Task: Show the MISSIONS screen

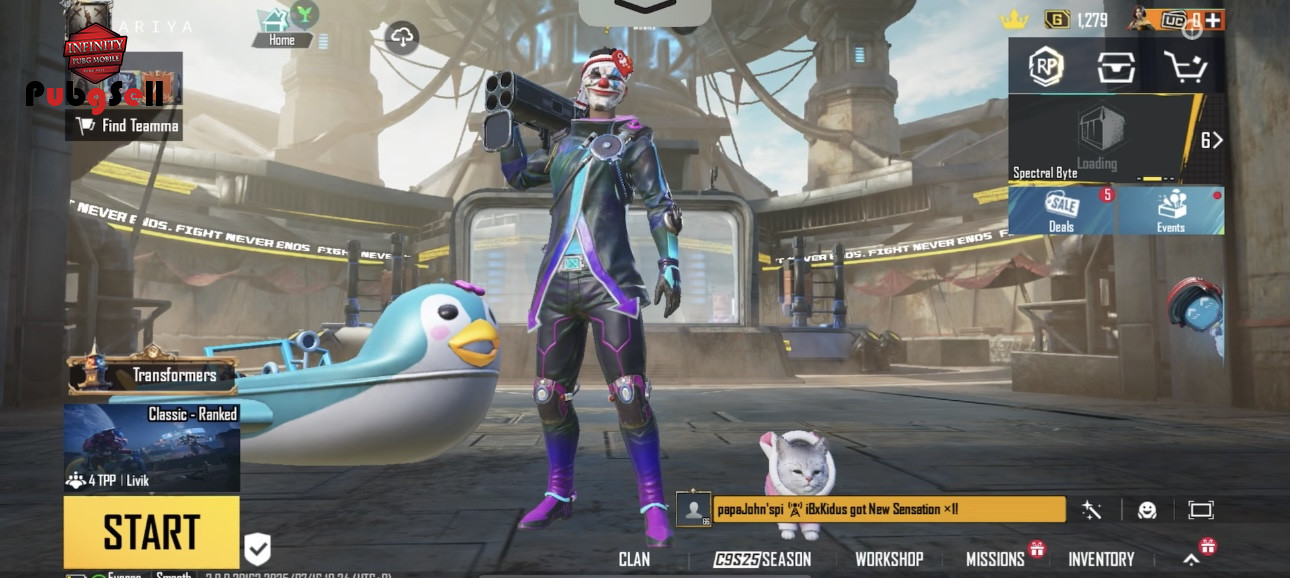Action: coord(995,559)
